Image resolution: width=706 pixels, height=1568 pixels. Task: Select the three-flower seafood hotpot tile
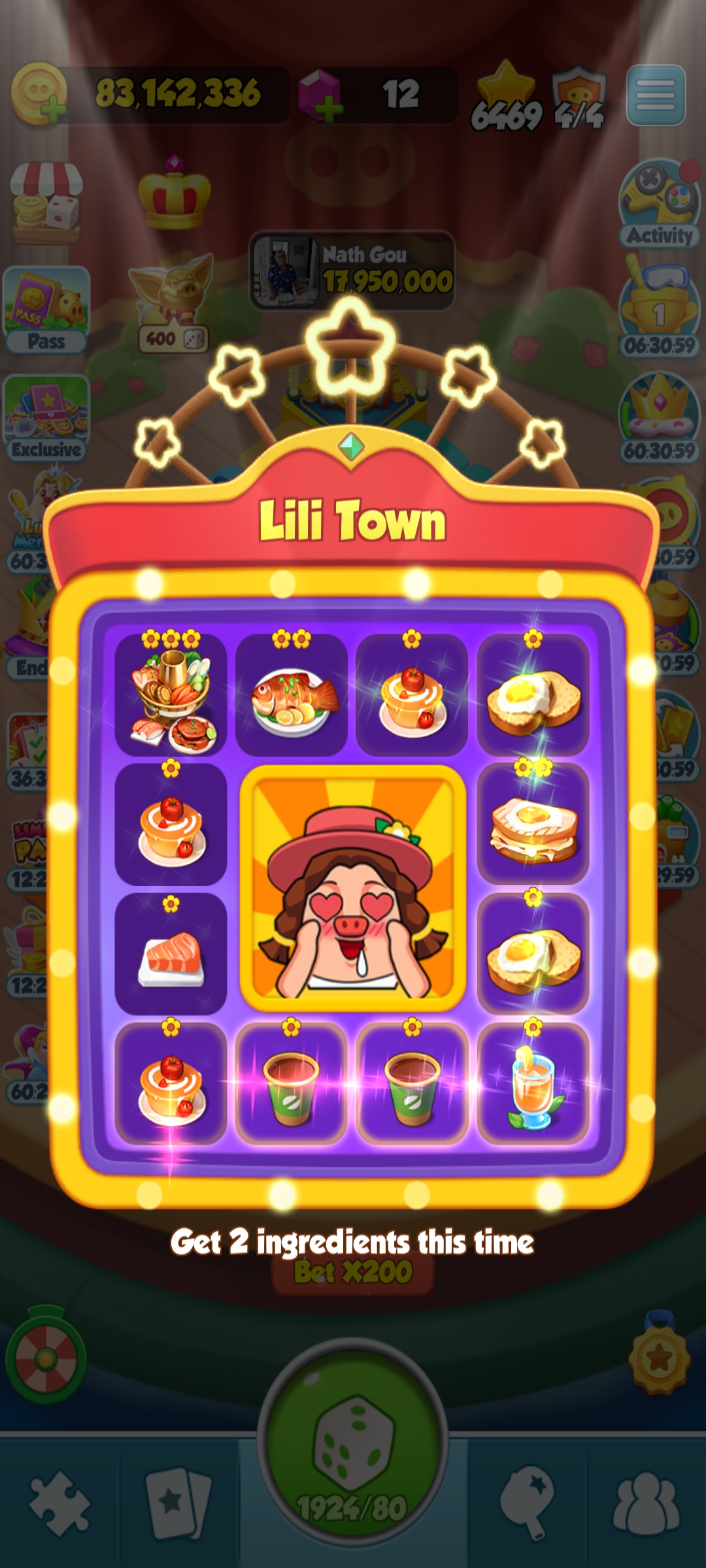tap(171, 694)
